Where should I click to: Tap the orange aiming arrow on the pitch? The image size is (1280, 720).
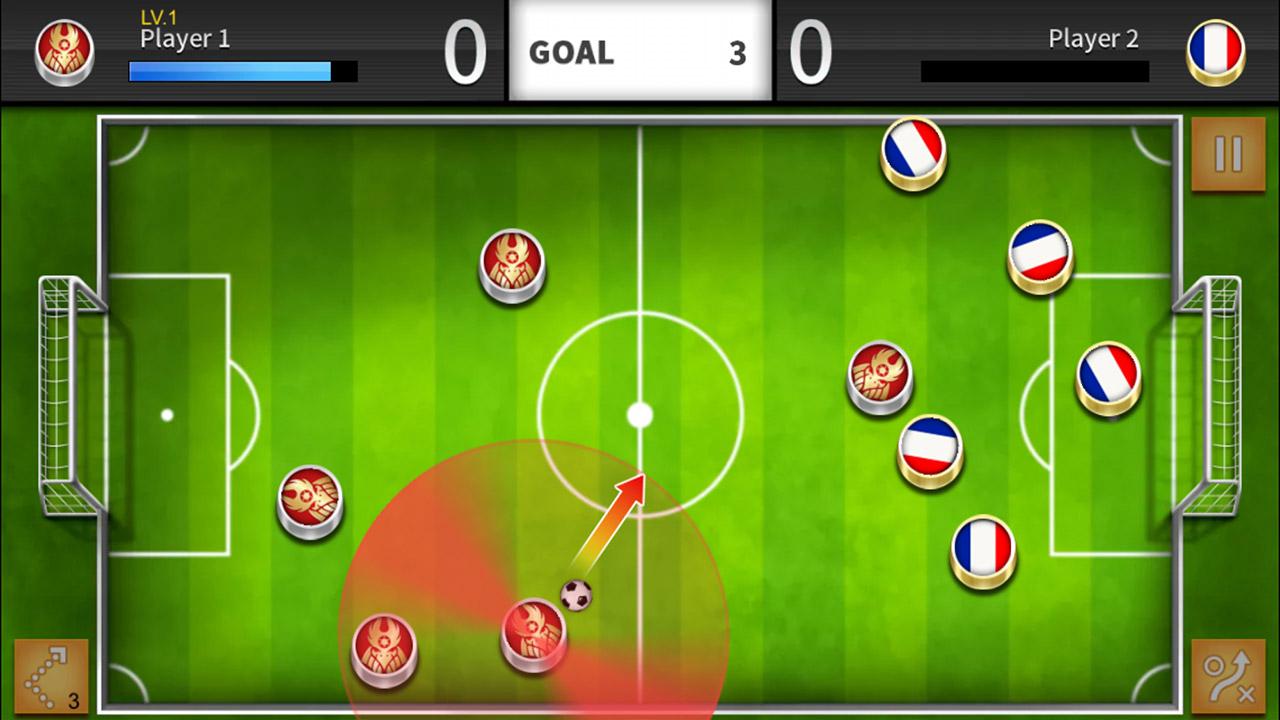coord(615,520)
